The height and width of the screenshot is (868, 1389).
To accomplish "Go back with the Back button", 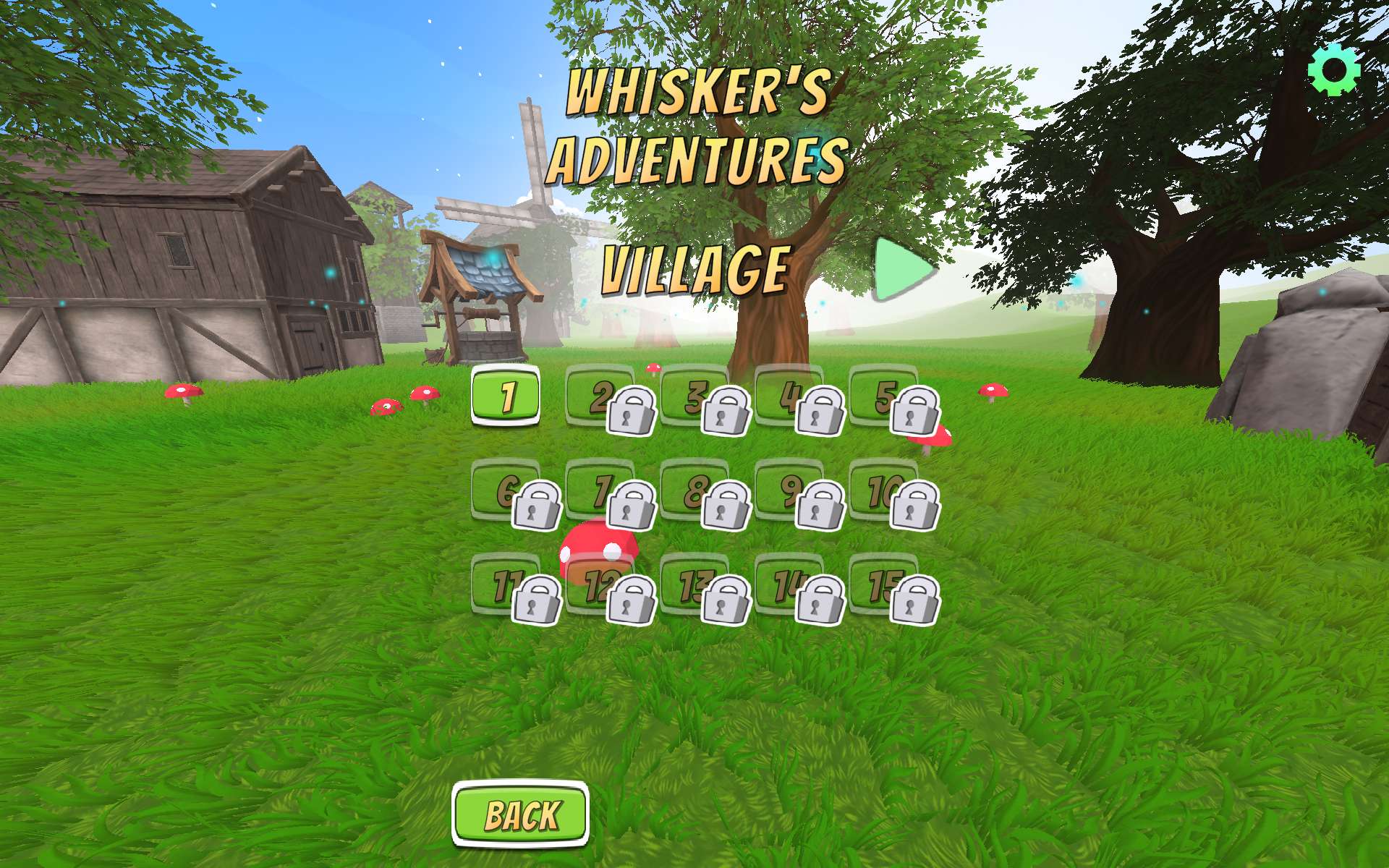I will point(521,814).
